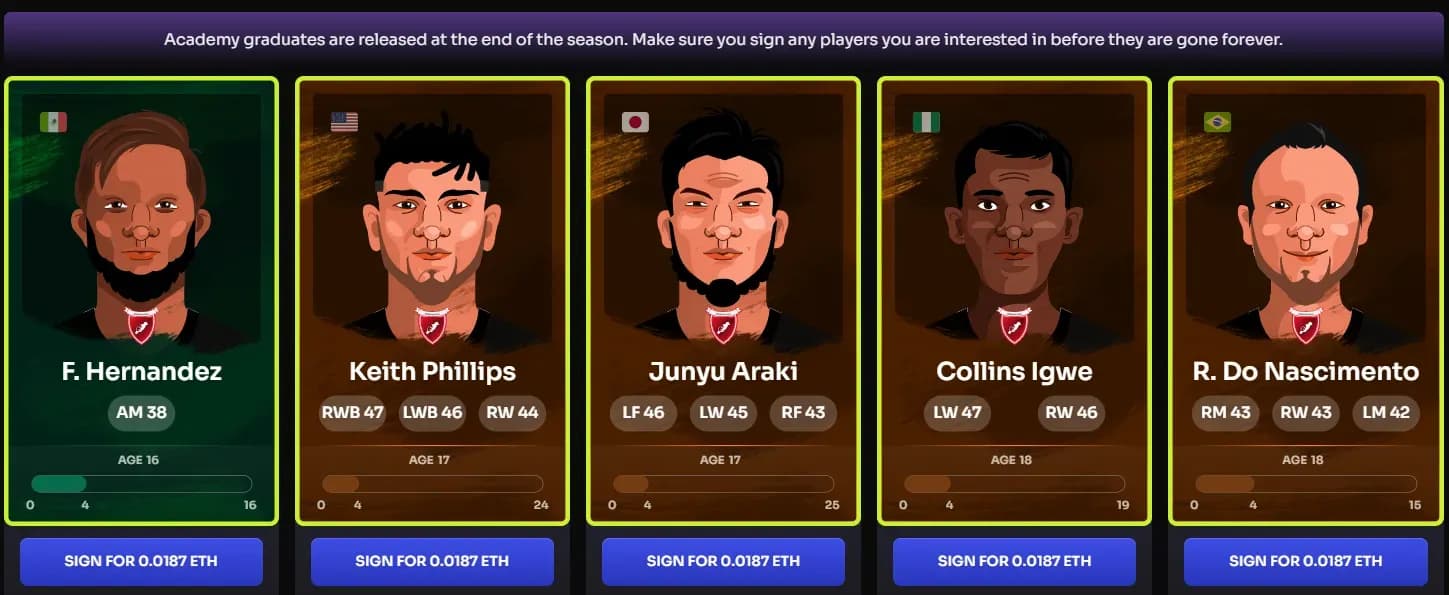Select the Keith Phillips player card
Screen dimensions: 1449x595
point(432,300)
